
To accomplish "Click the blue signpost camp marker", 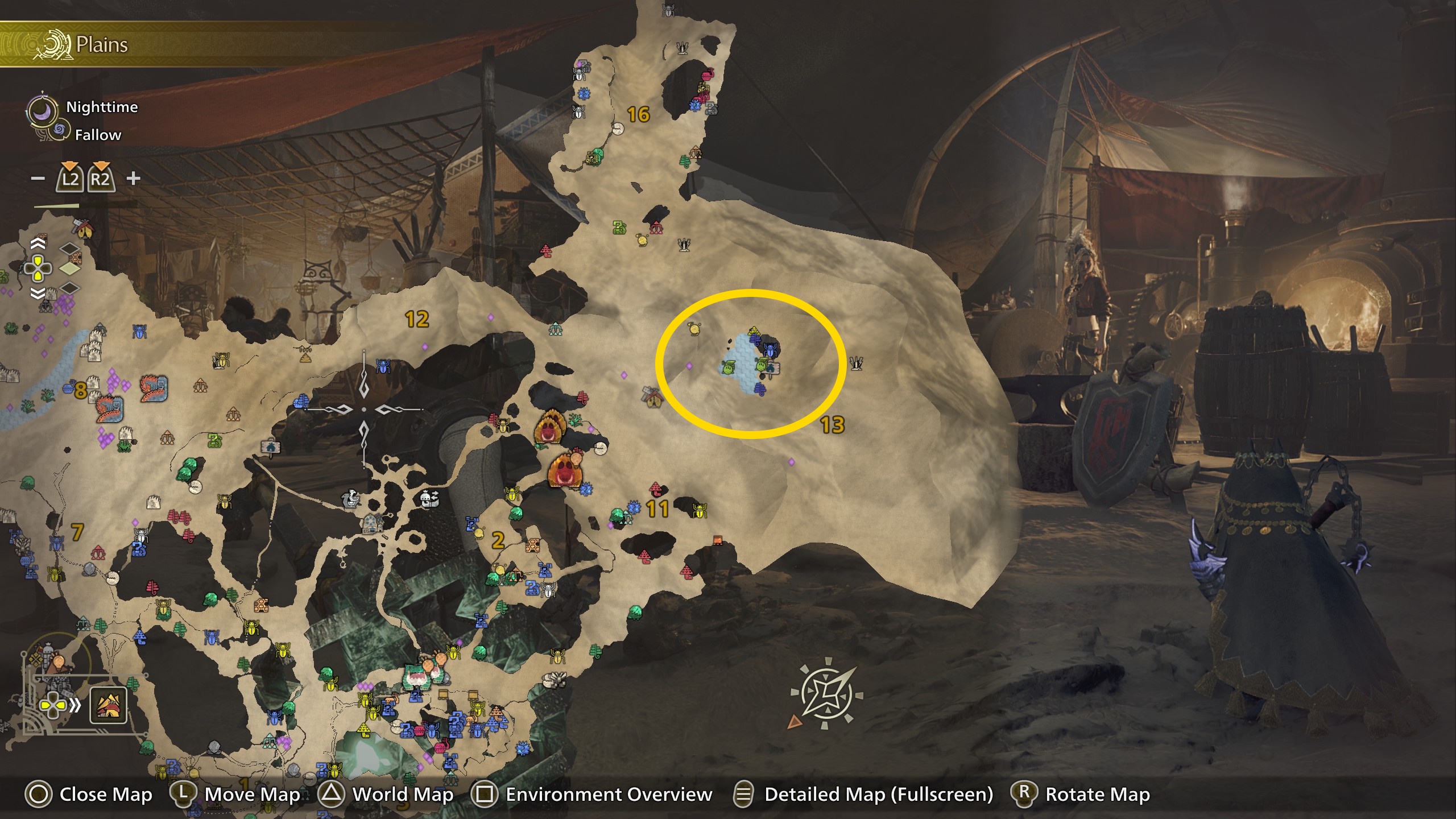I will [271, 448].
